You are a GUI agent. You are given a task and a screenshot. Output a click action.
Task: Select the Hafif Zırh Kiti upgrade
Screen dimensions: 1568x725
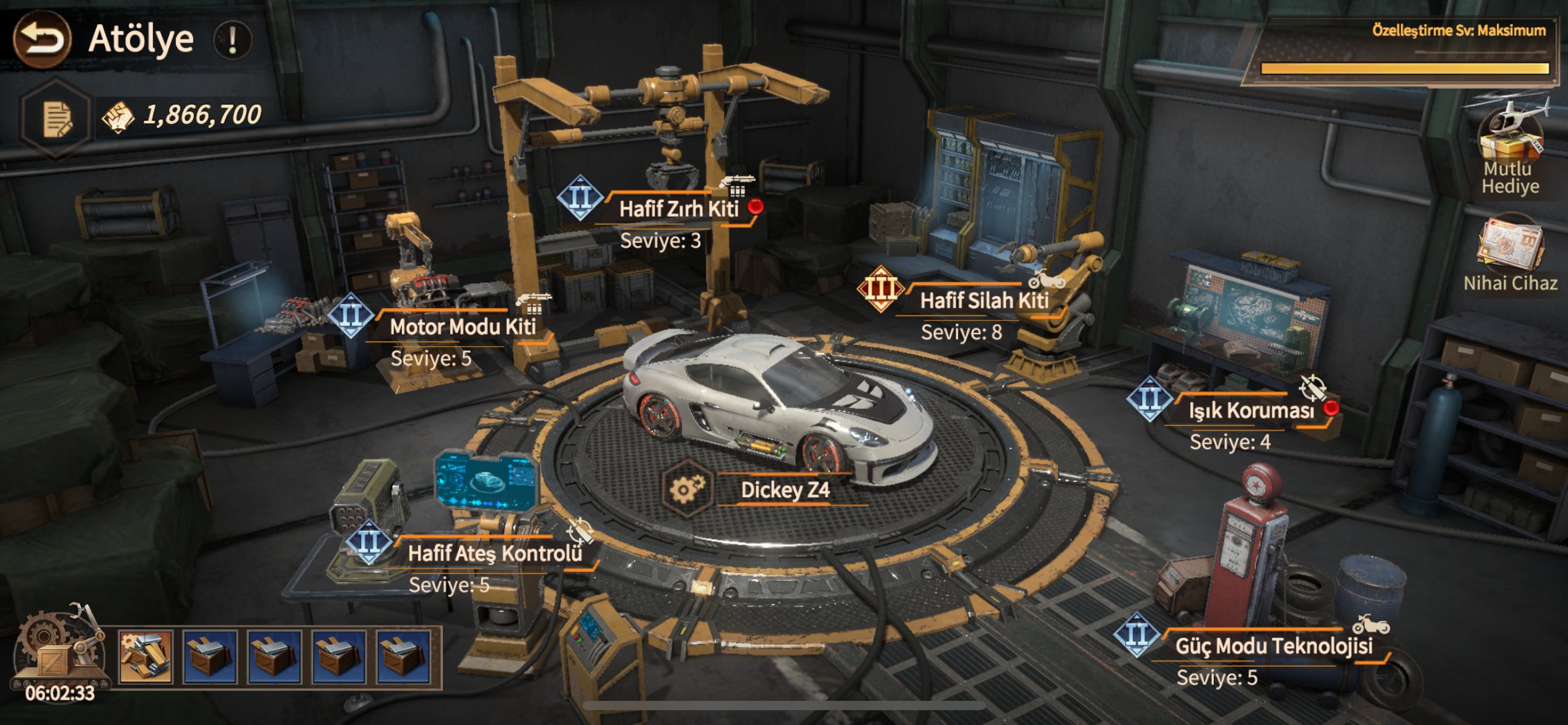coord(678,209)
